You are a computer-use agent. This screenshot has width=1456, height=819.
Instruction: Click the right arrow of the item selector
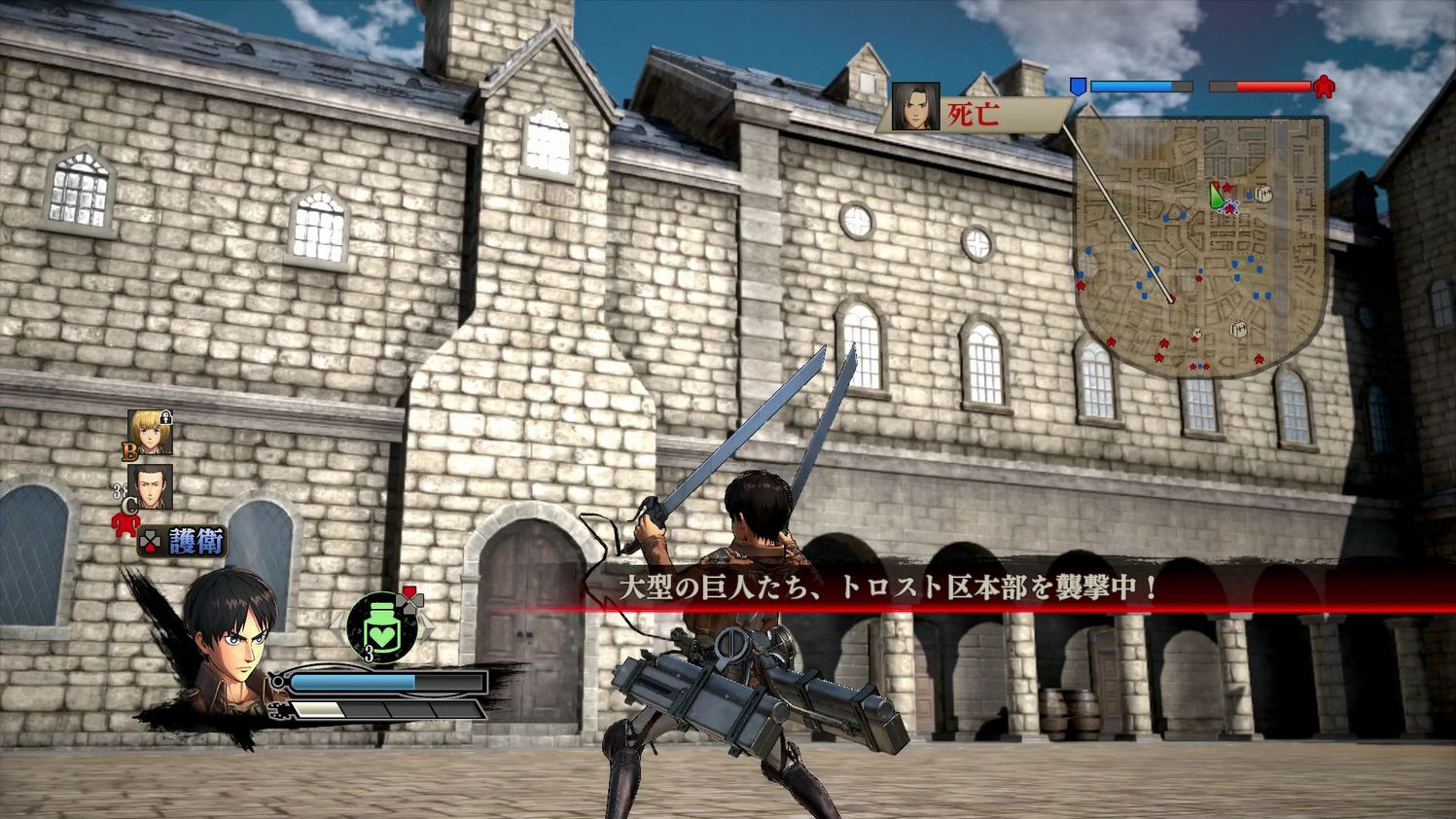428,623
